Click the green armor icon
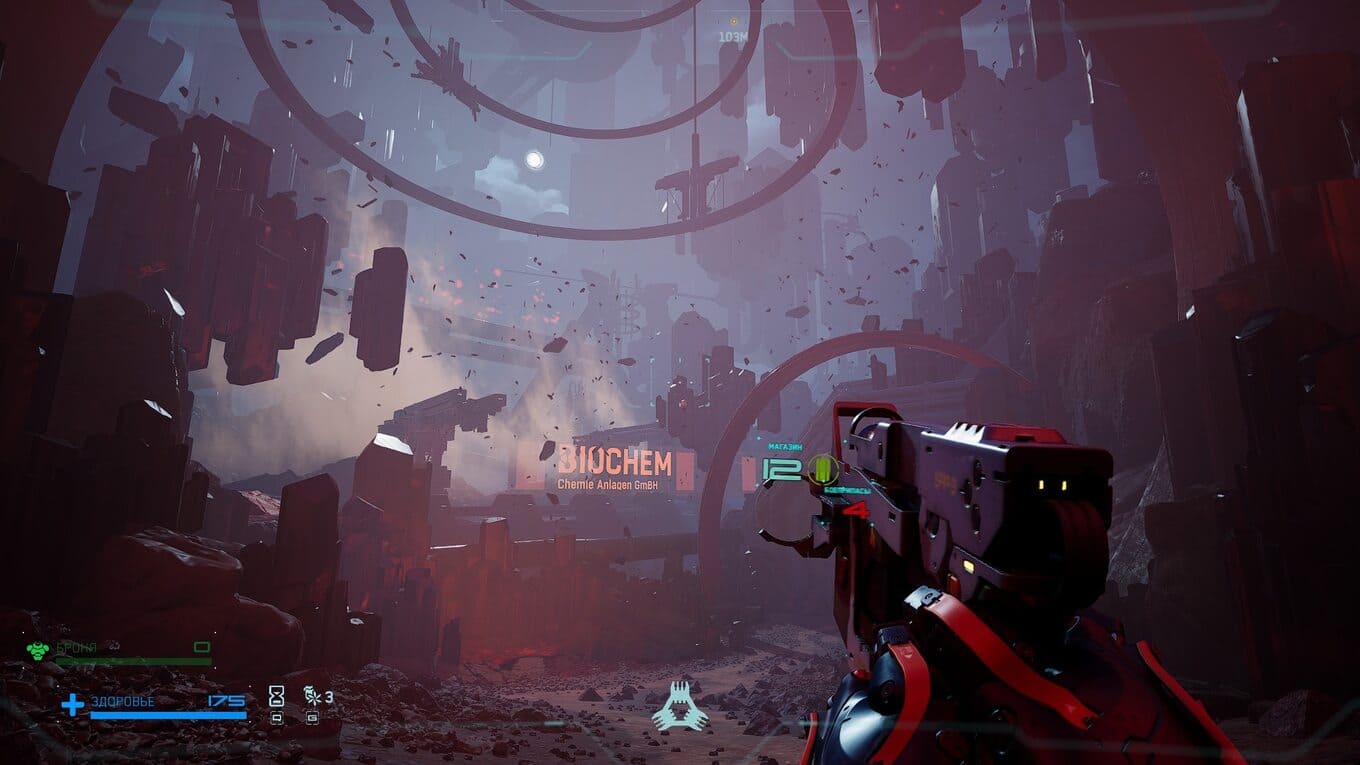The width and height of the screenshot is (1360, 765). pos(38,649)
